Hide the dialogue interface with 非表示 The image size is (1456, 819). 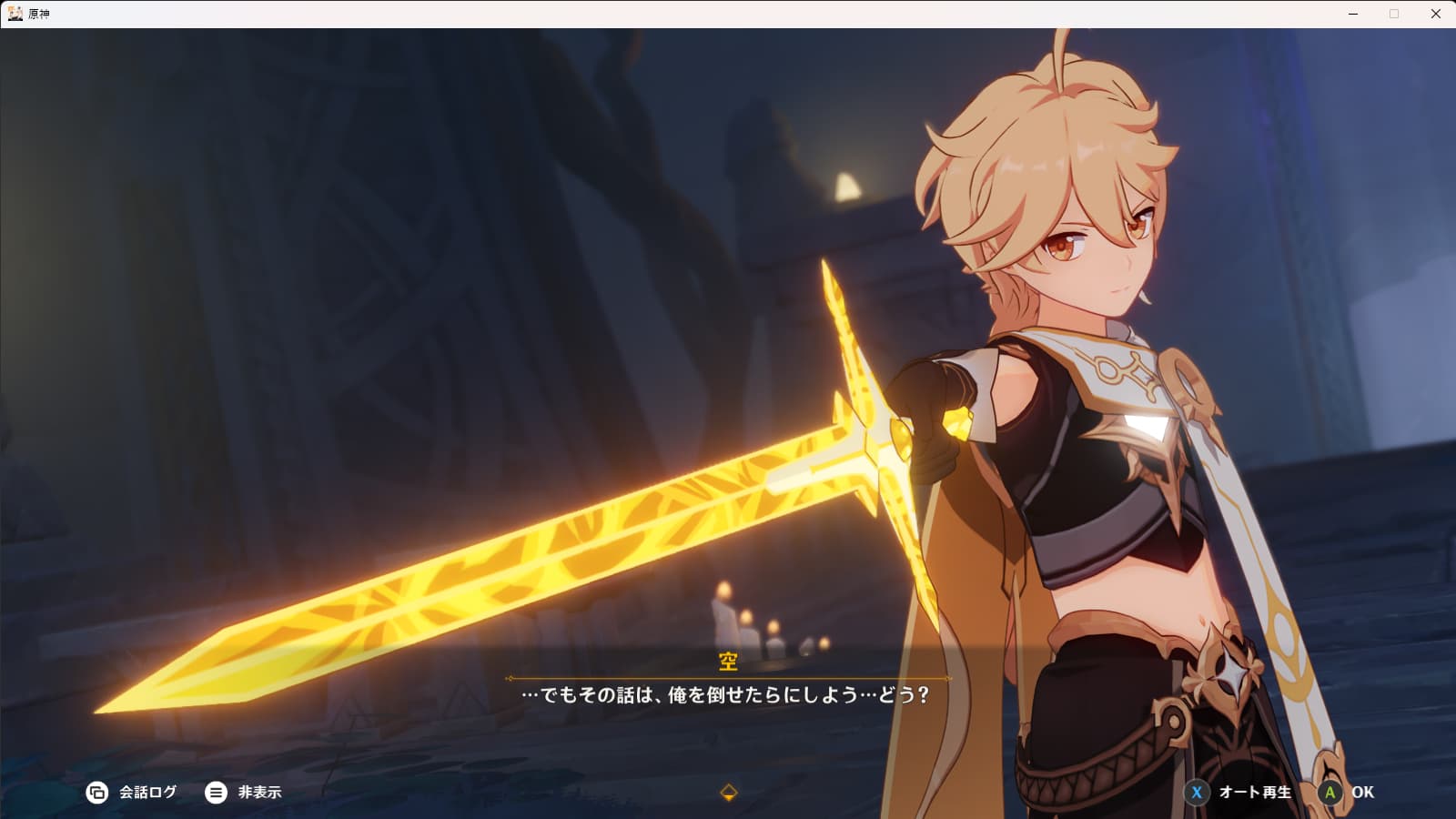[x=244, y=793]
